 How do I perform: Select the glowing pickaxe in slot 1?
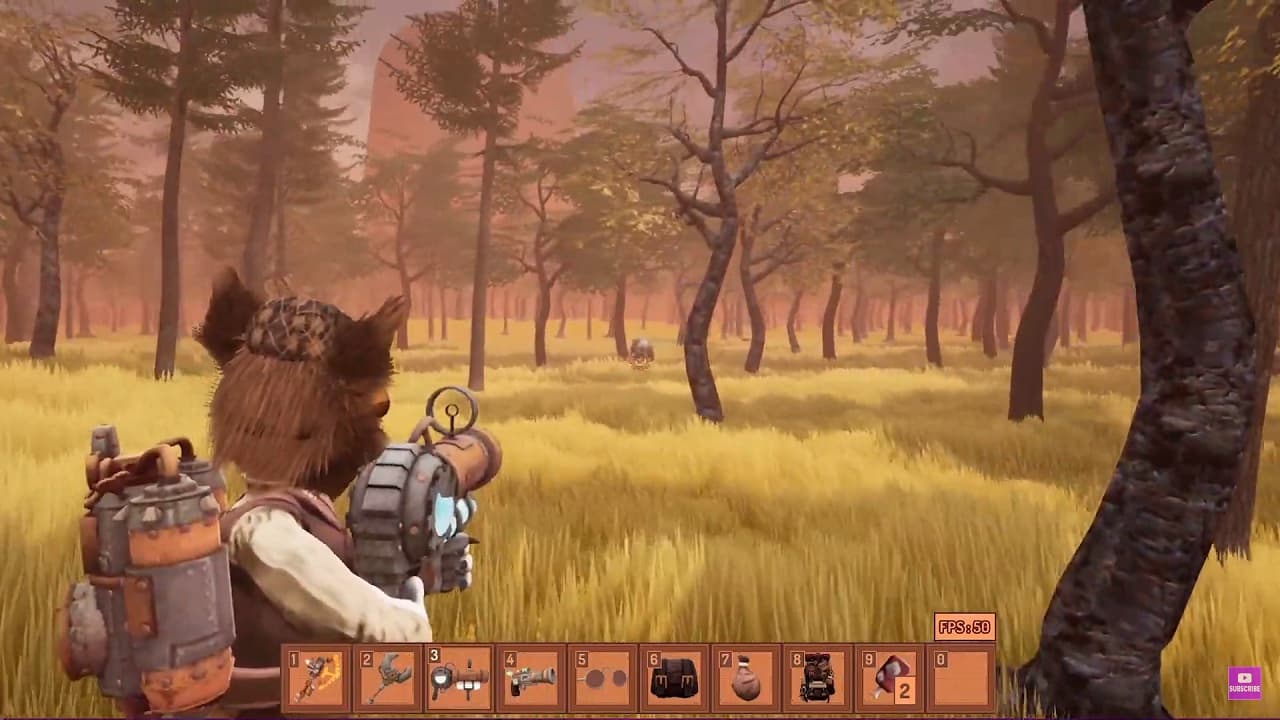click(x=316, y=678)
